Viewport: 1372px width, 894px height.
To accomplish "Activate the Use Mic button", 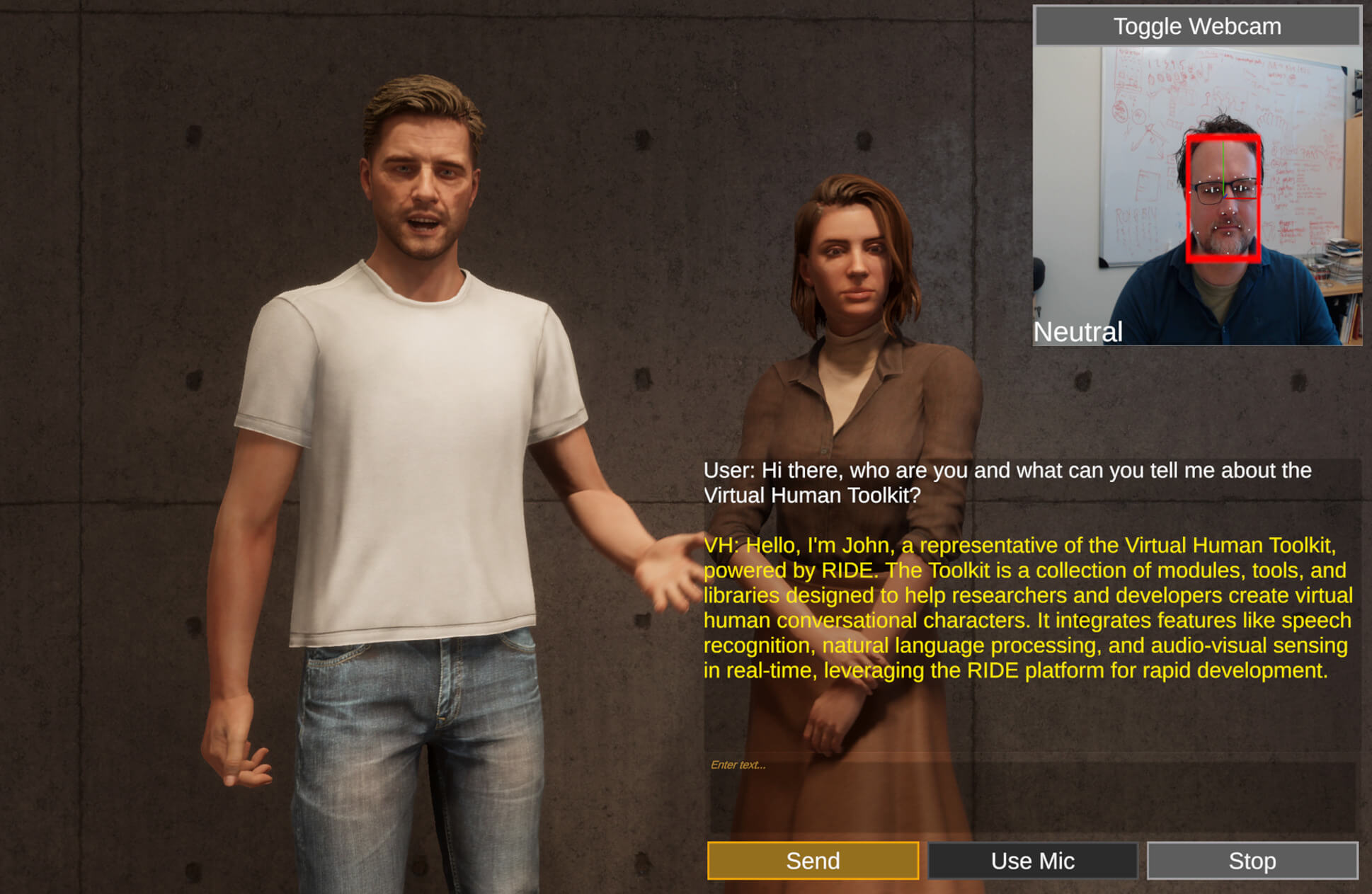I will point(1032,861).
